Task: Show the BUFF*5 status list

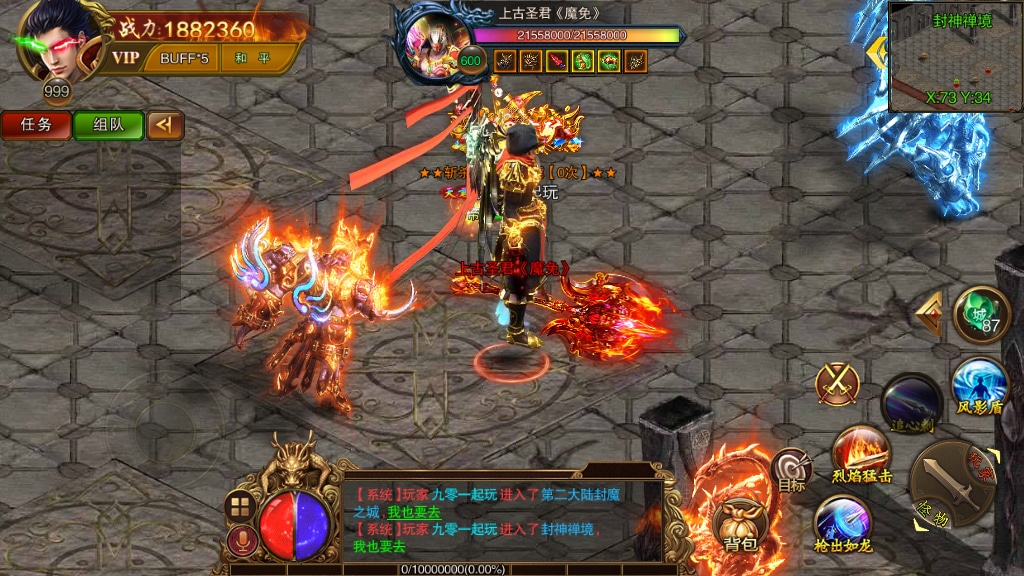Action: (184, 58)
